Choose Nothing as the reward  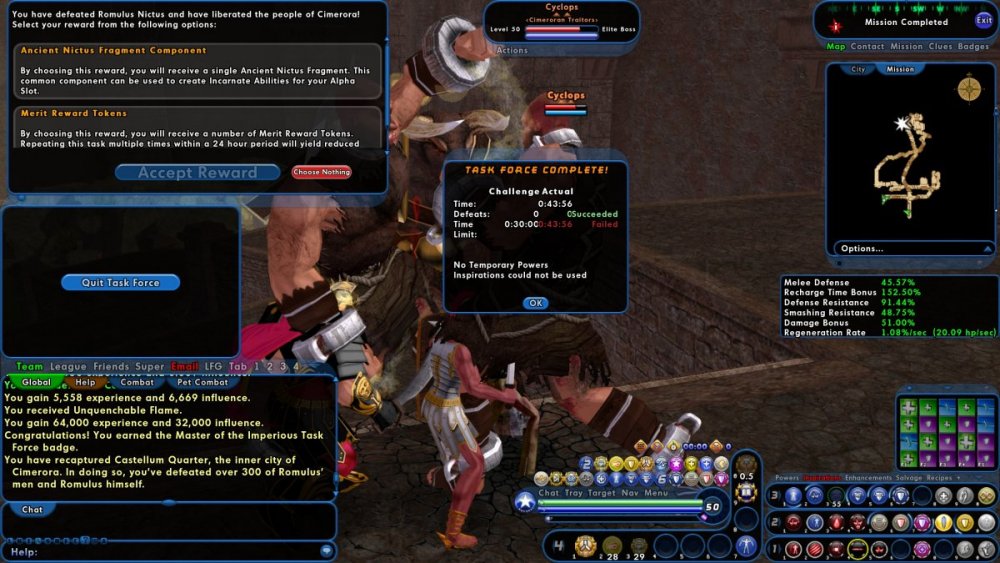click(x=321, y=172)
